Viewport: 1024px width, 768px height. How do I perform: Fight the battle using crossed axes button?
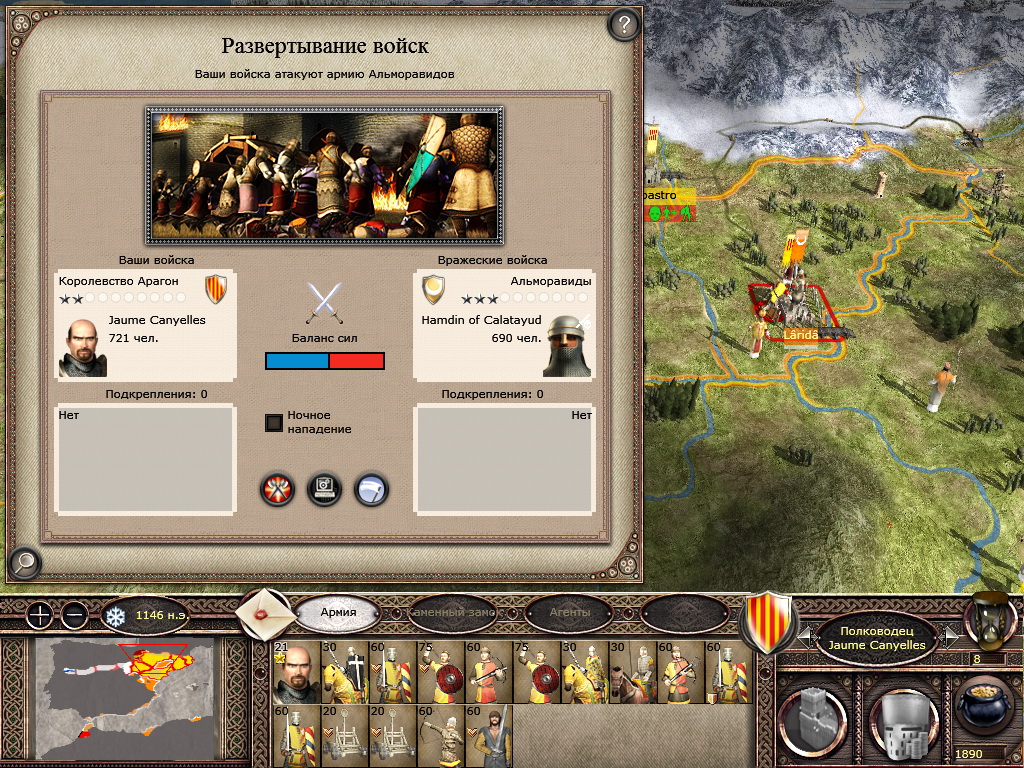pyautogui.click(x=277, y=489)
